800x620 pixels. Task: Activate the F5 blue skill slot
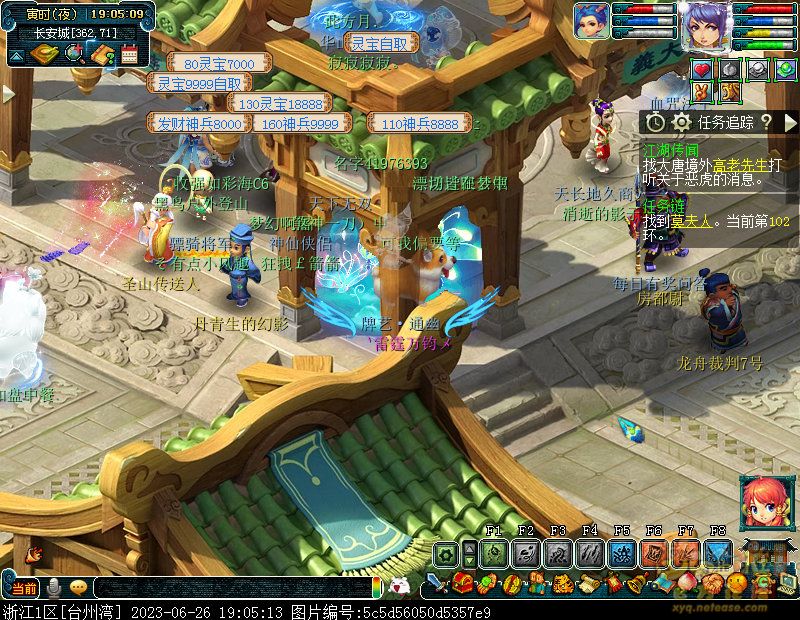tap(621, 554)
